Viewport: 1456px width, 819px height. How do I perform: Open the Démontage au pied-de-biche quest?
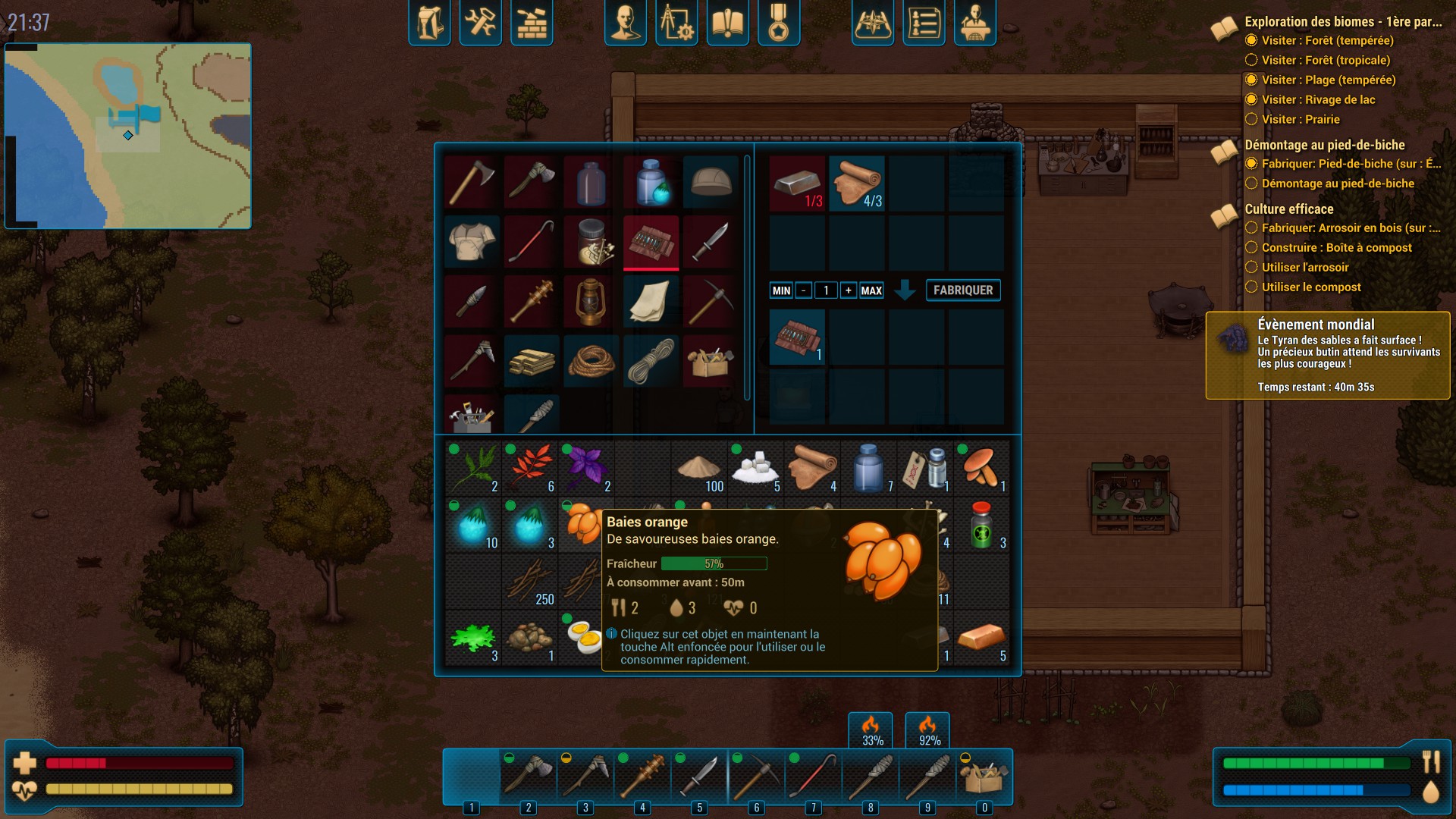coord(1324,145)
